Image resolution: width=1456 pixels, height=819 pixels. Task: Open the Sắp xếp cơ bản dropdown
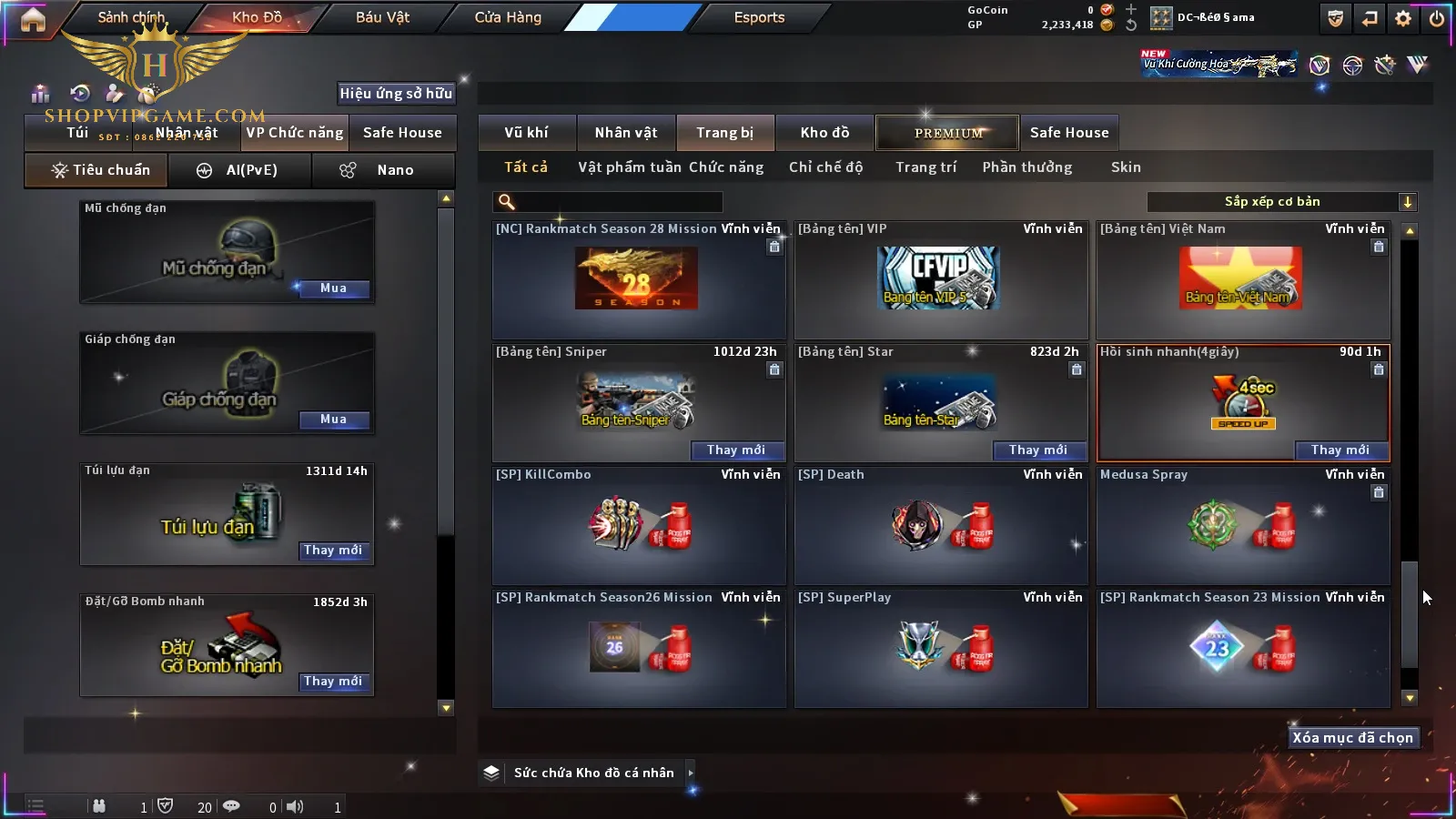point(1281,202)
